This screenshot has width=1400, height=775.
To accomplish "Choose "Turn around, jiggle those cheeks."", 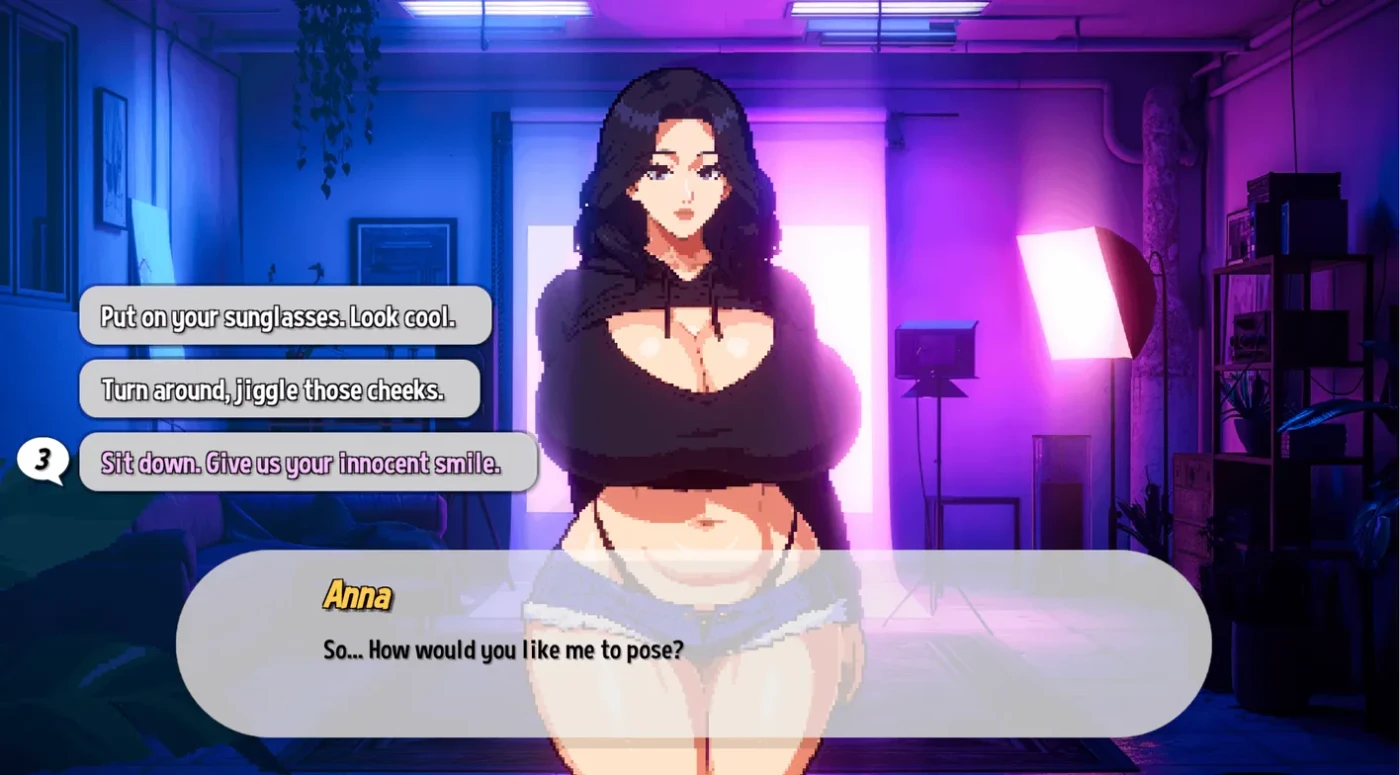I will coord(280,389).
